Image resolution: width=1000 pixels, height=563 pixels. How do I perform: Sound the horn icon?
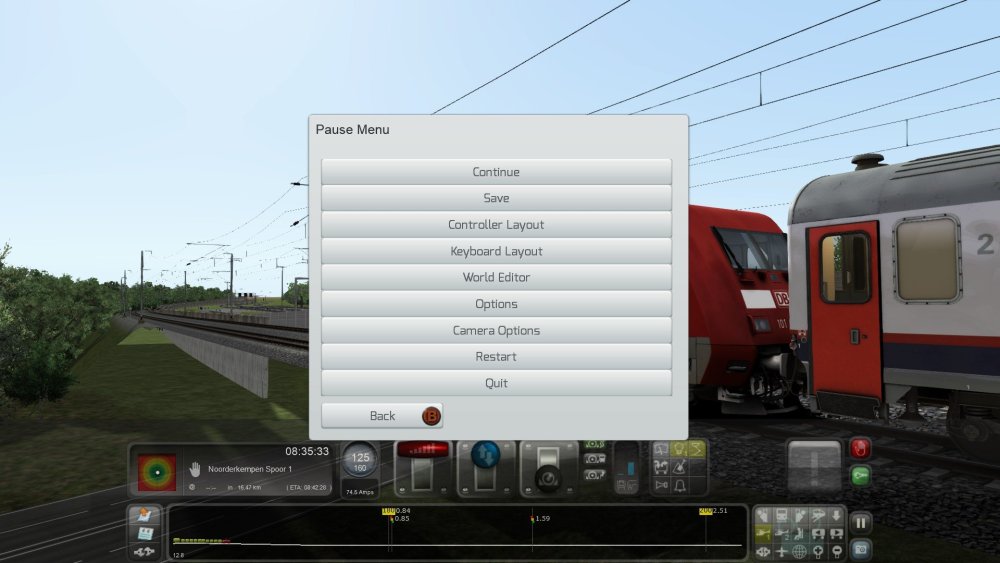click(x=661, y=485)
